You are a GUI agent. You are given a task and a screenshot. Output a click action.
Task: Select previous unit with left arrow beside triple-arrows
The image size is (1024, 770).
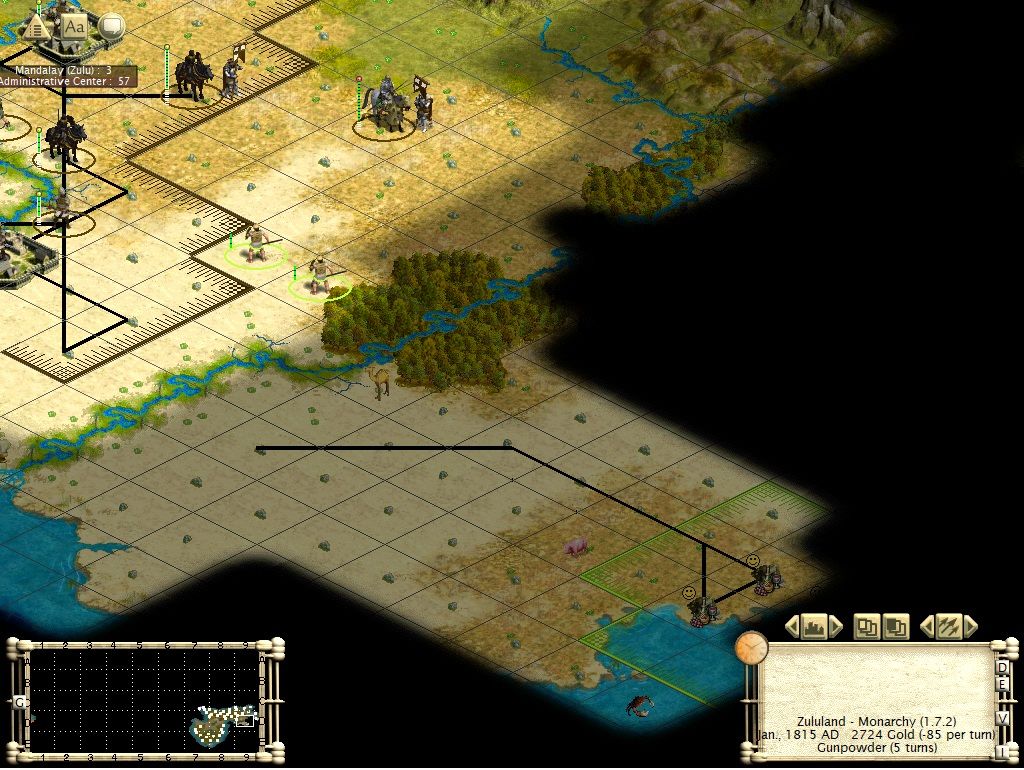[x=926, y=627]
